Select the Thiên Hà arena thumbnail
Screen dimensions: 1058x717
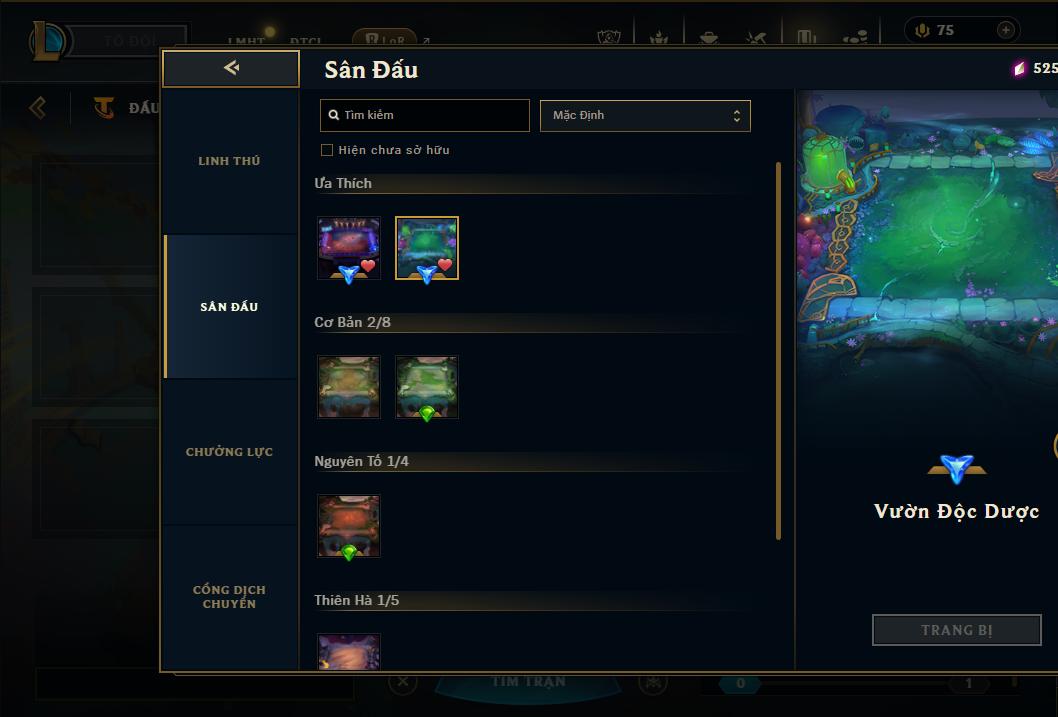pyautogui.click(x=348, y=651)
